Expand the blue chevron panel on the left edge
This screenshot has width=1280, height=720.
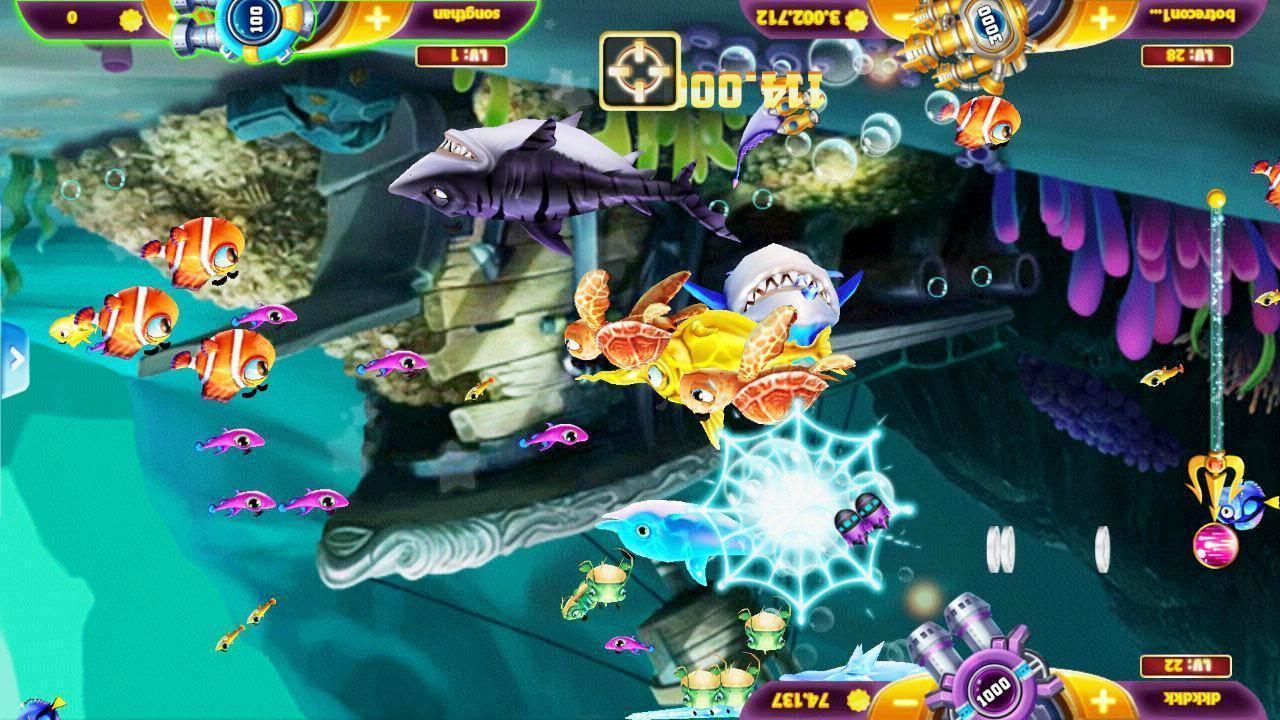14,355
